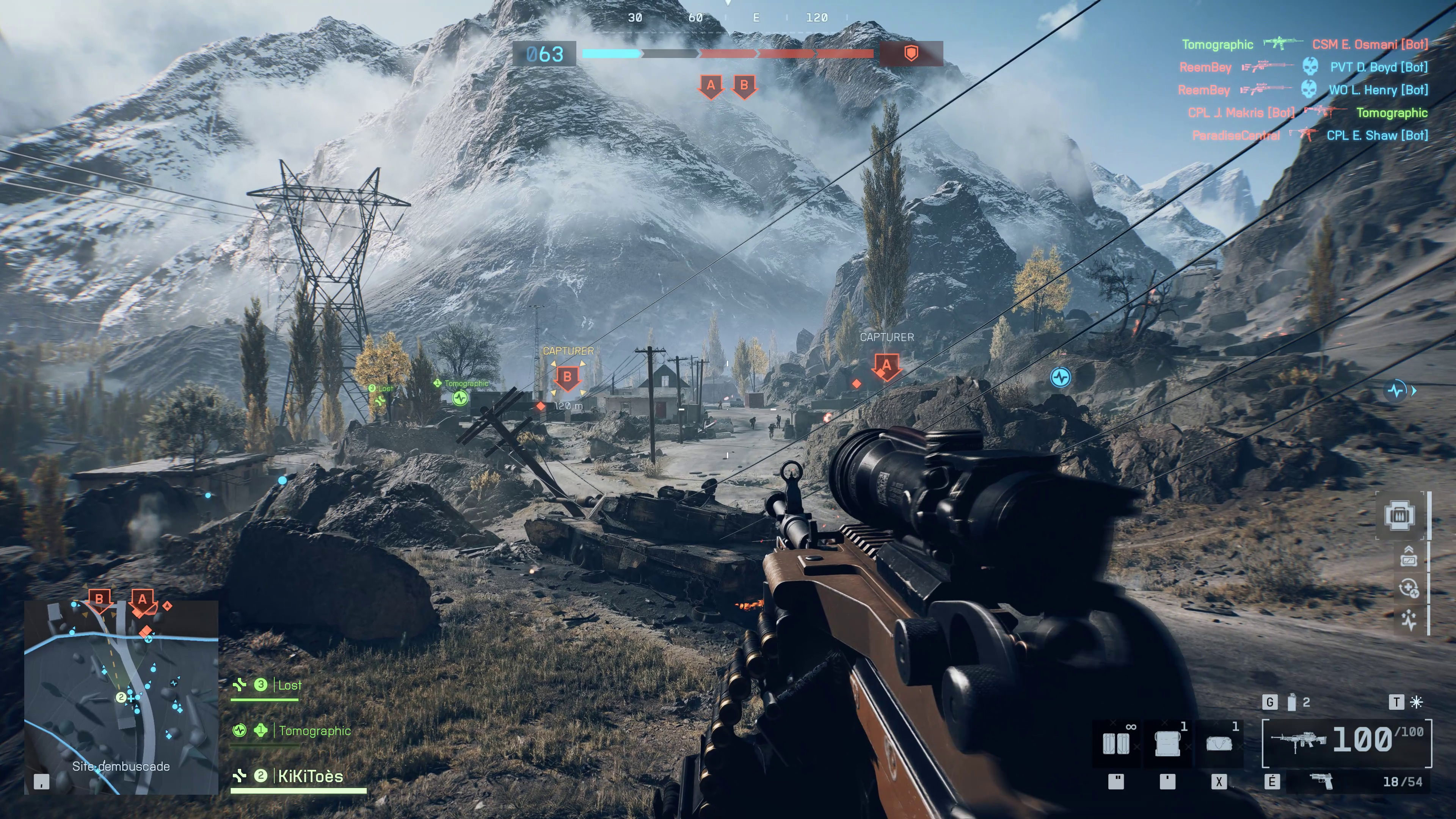Image resolution: width=1456 pixels, height=819 pixels.
Task: Switch to the pistol sidearm slot
Action: [1321, 782]
